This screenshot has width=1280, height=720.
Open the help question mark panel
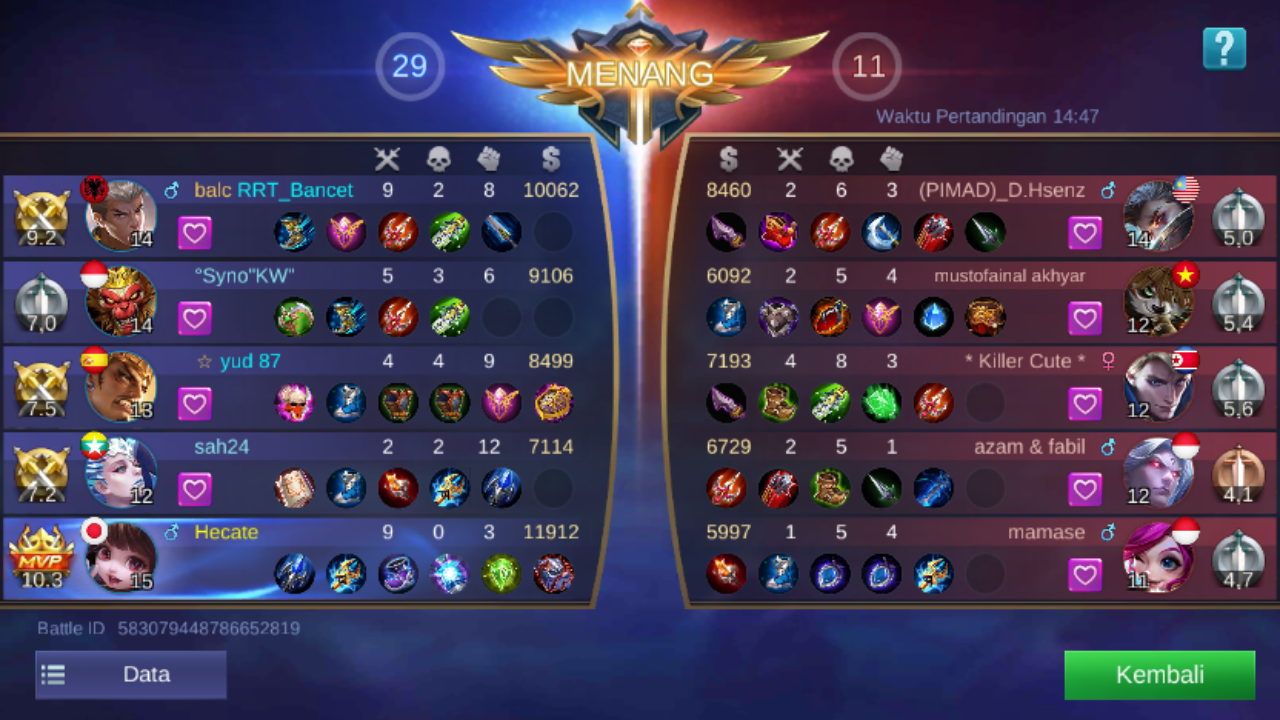[x=1224, y=48]
